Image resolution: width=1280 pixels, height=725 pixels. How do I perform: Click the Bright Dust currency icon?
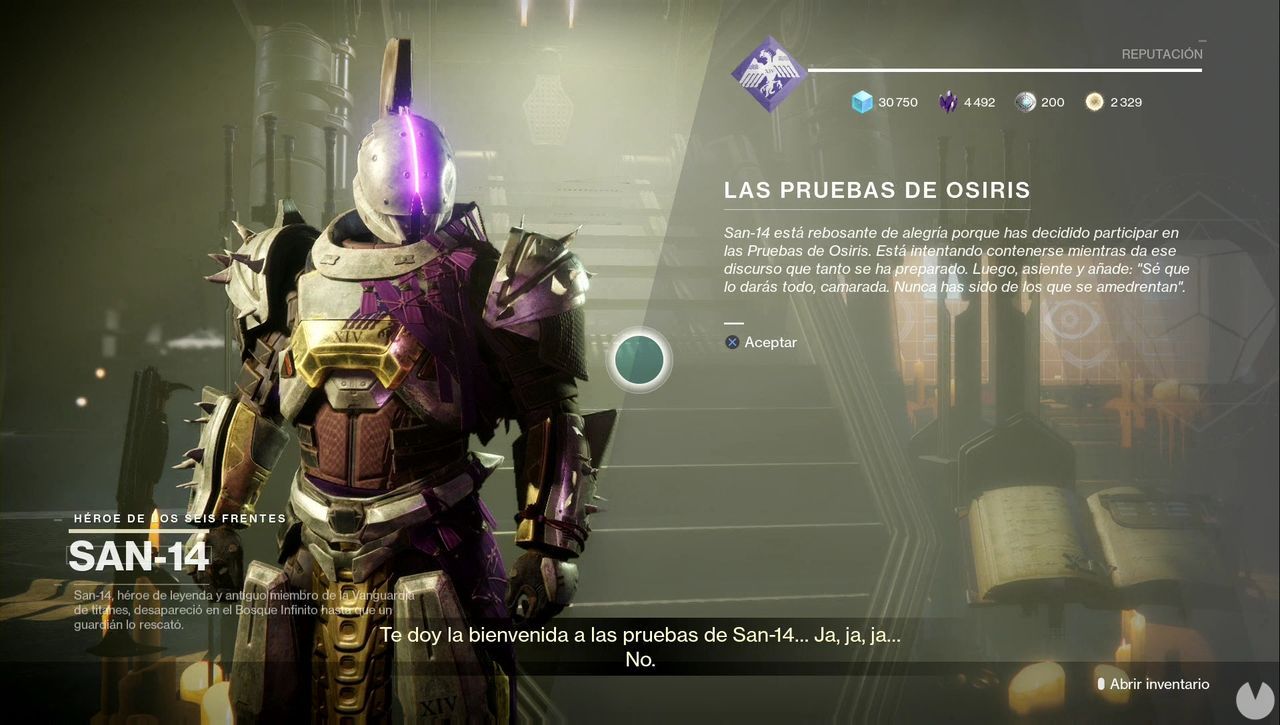(1094, 101)
